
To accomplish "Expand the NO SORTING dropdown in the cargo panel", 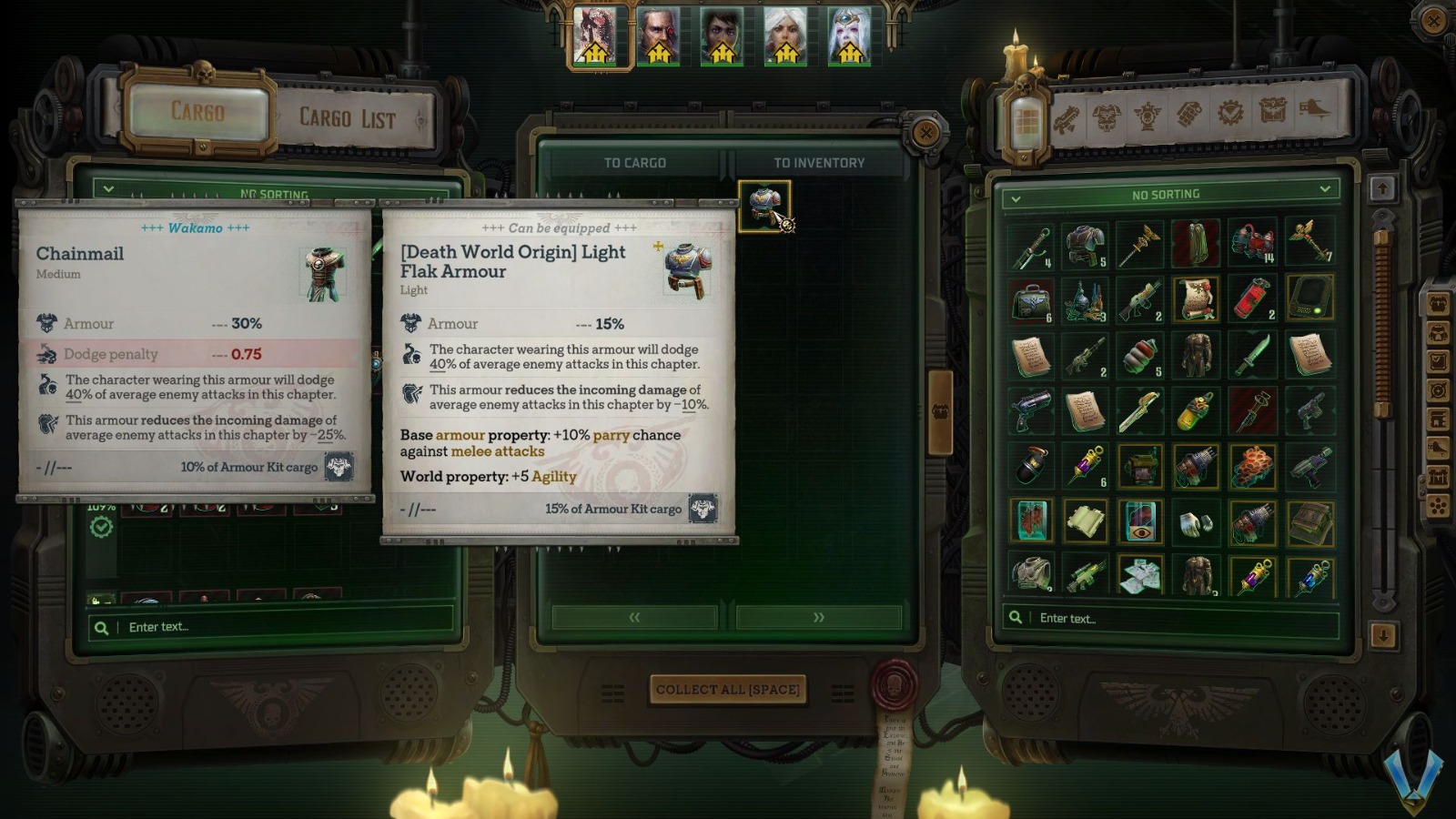I will coord(107,190).
